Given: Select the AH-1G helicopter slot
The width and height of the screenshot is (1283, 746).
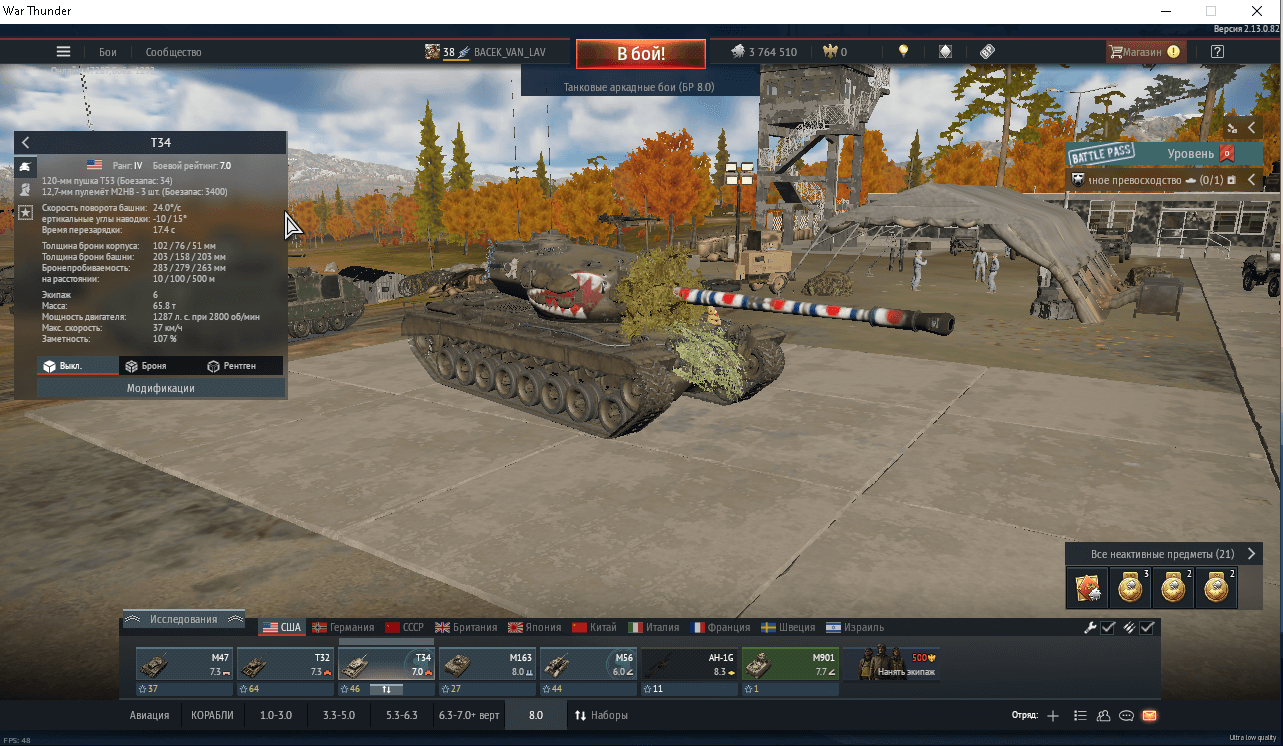Looking at the screenshot, I should (689, 668).
